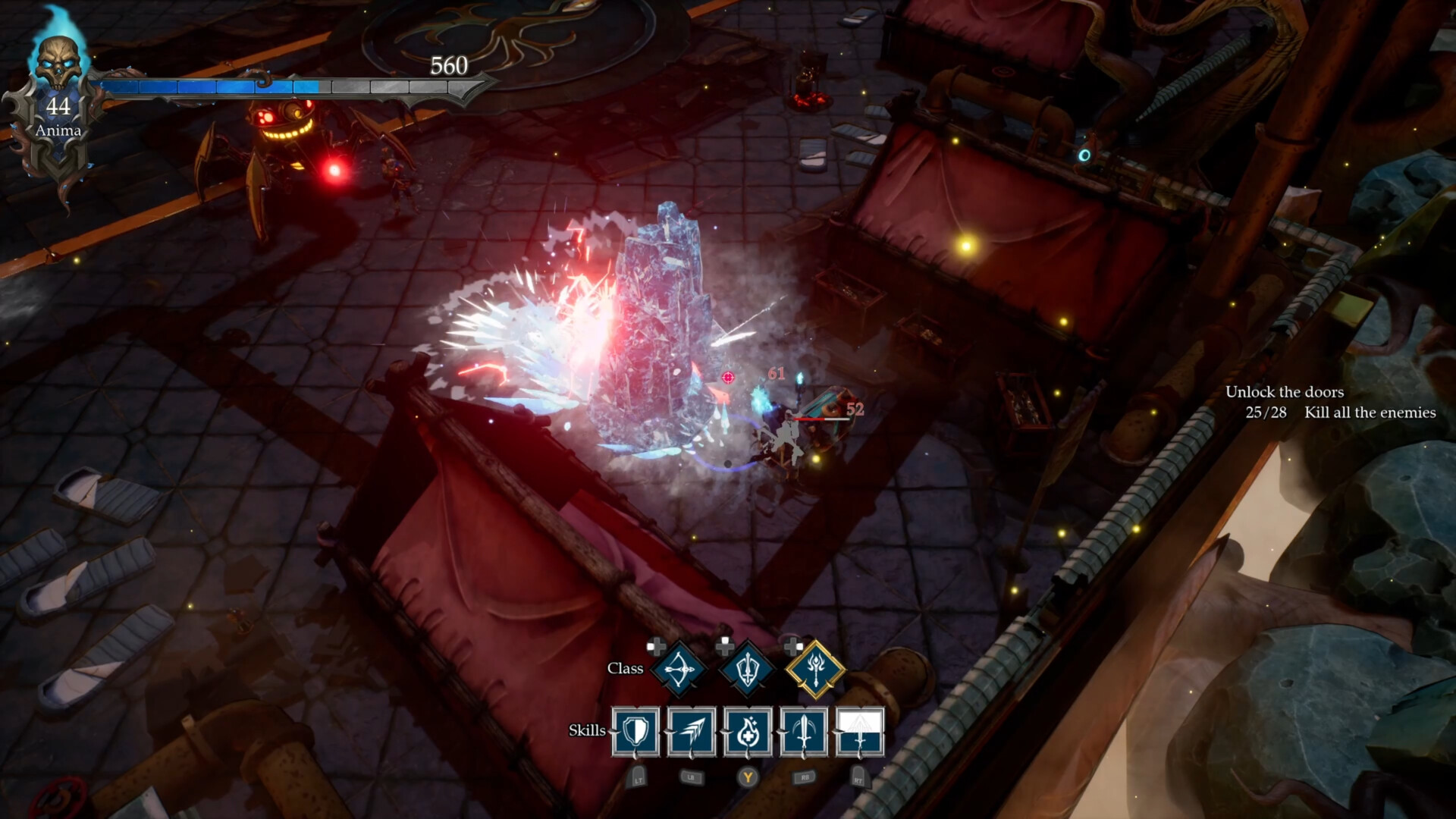Image resolution: width=1456 pixels, height=819 pixels.
Task: Open the Skills row label
Action: 588,731
